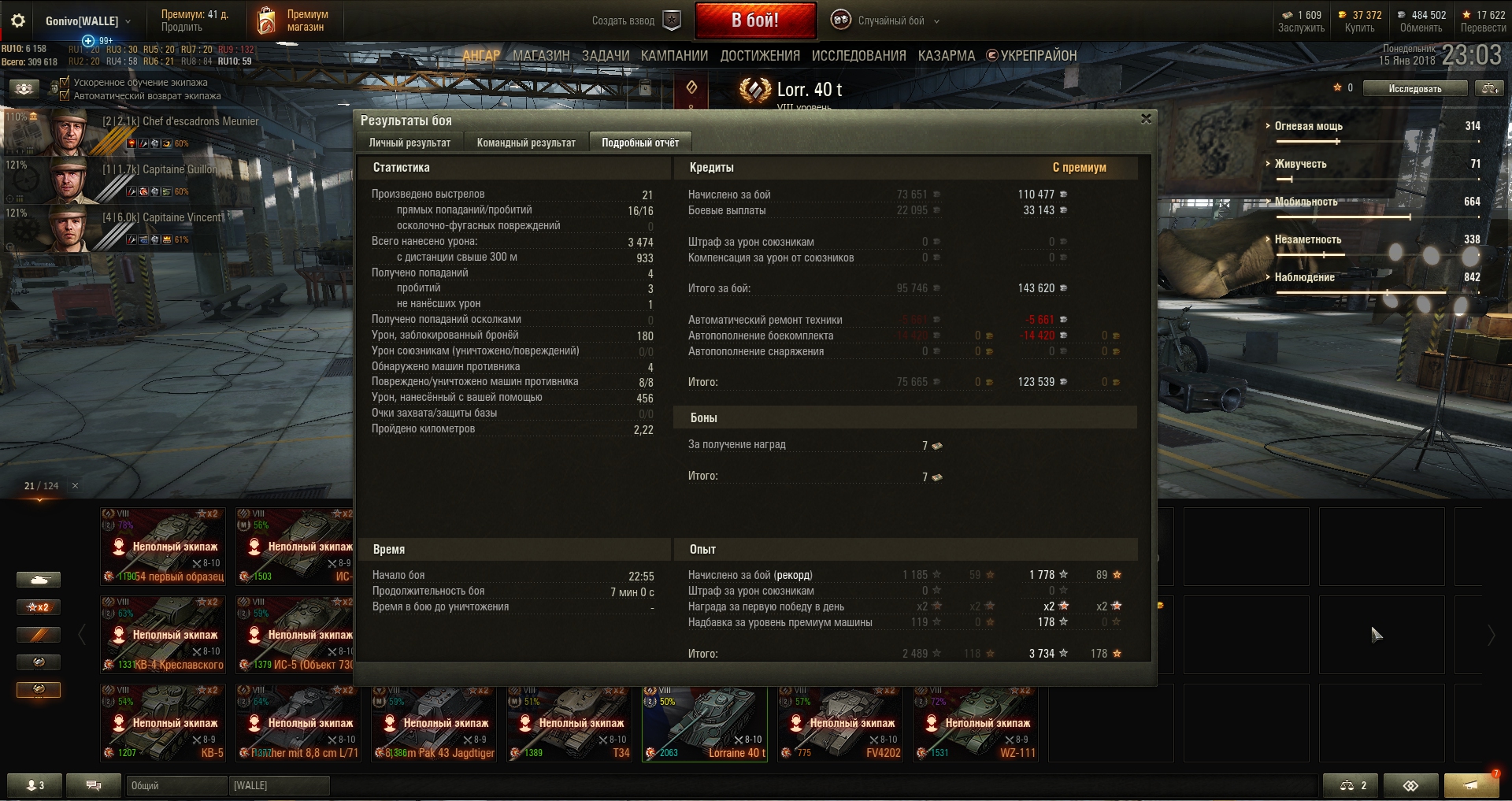This screenshot has height=801, width=1512.
Task: Start battle with the red В бой! button
Action: pos(754,20)
